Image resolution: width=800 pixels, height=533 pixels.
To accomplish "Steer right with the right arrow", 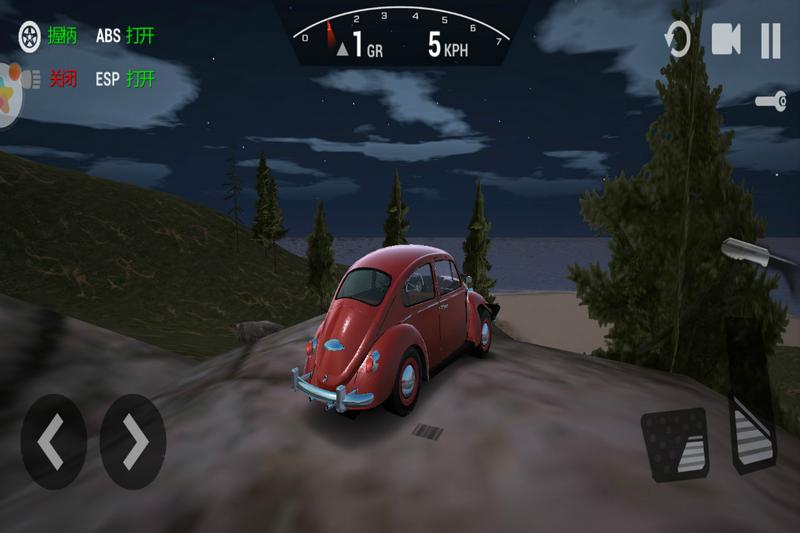I will 133,441.
